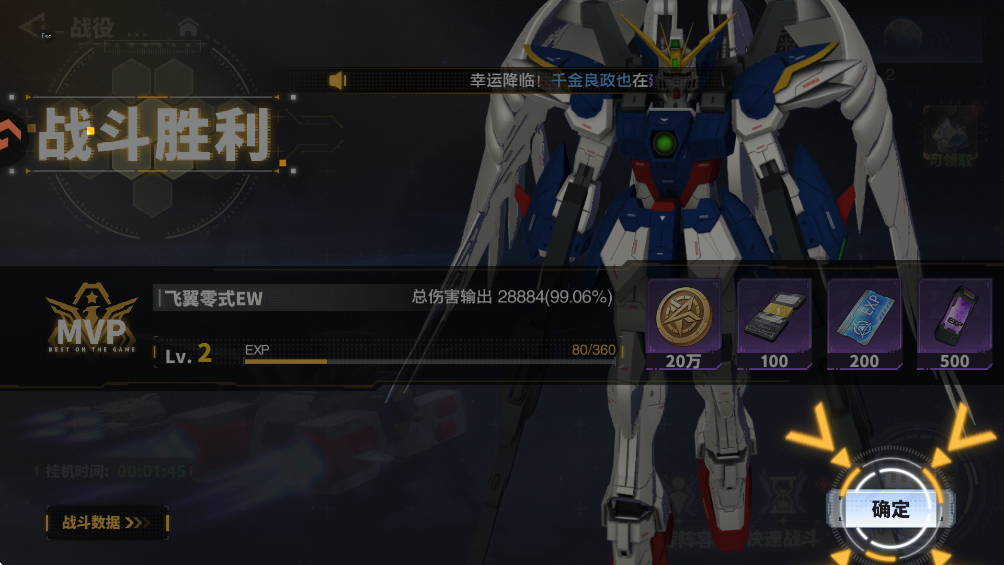The width and height of the screenshot is (1004, 565).
Task: Select the 200 EXP ticket reward
Action: point(864,323)
